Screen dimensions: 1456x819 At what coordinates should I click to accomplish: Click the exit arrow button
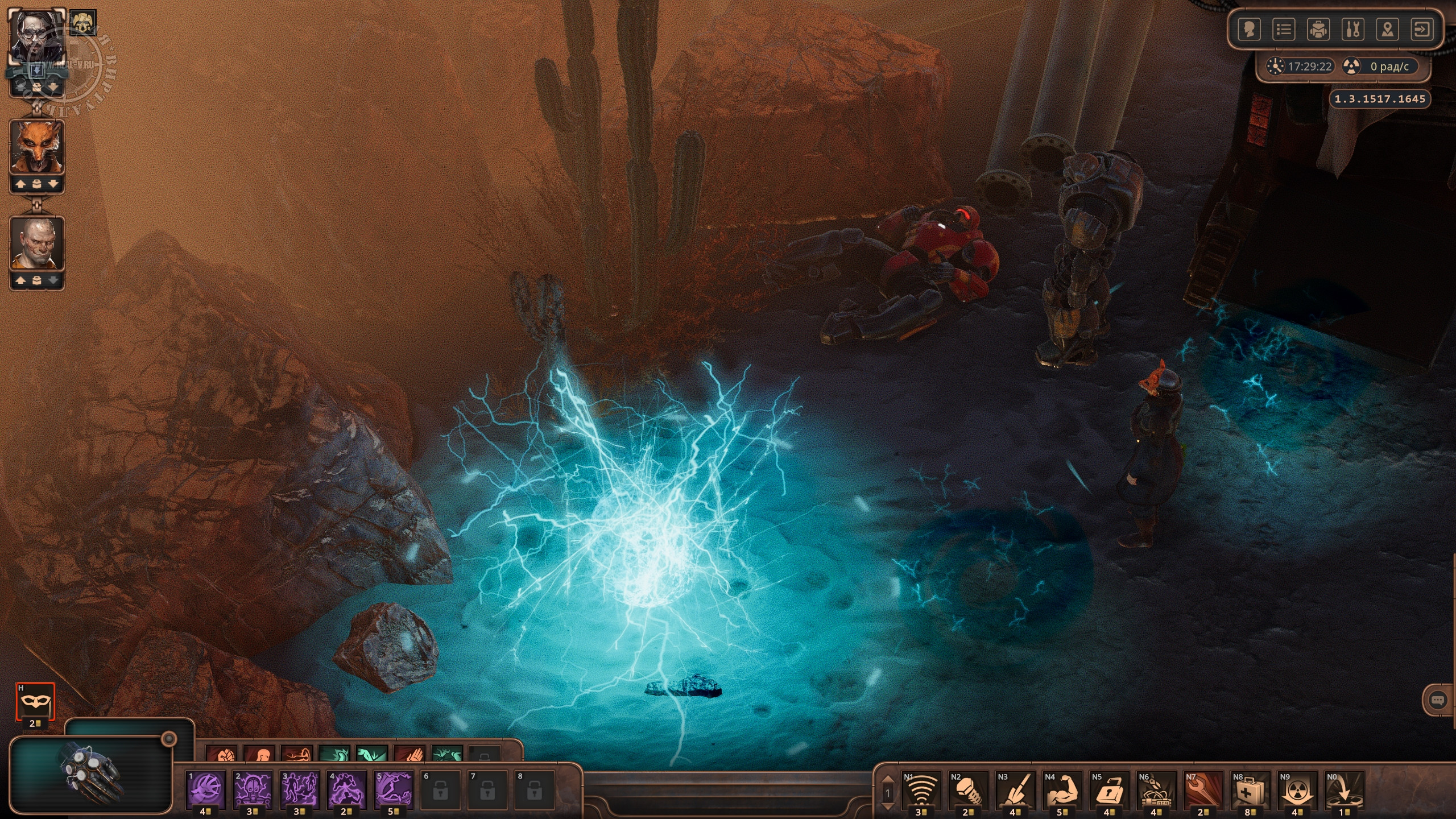click(x=1422, y=29)
